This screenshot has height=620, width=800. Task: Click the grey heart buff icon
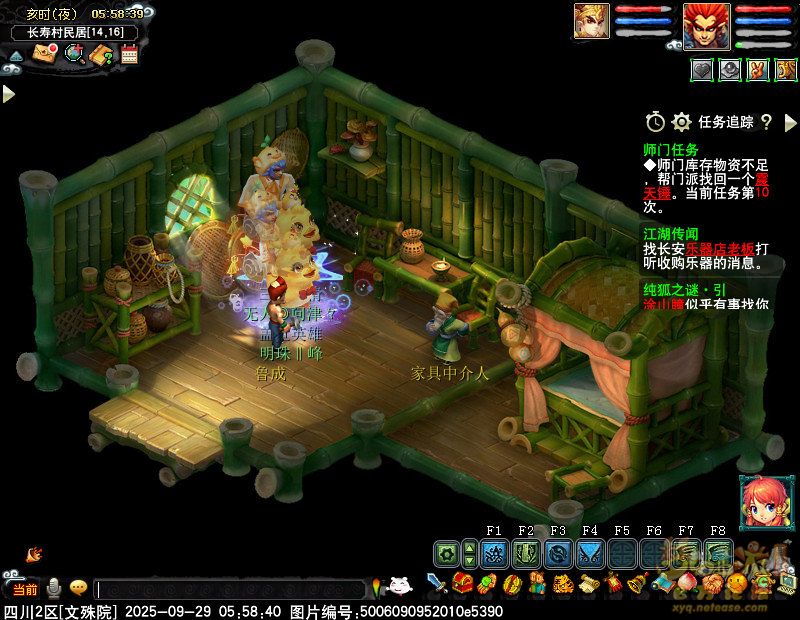coord(703,70)
